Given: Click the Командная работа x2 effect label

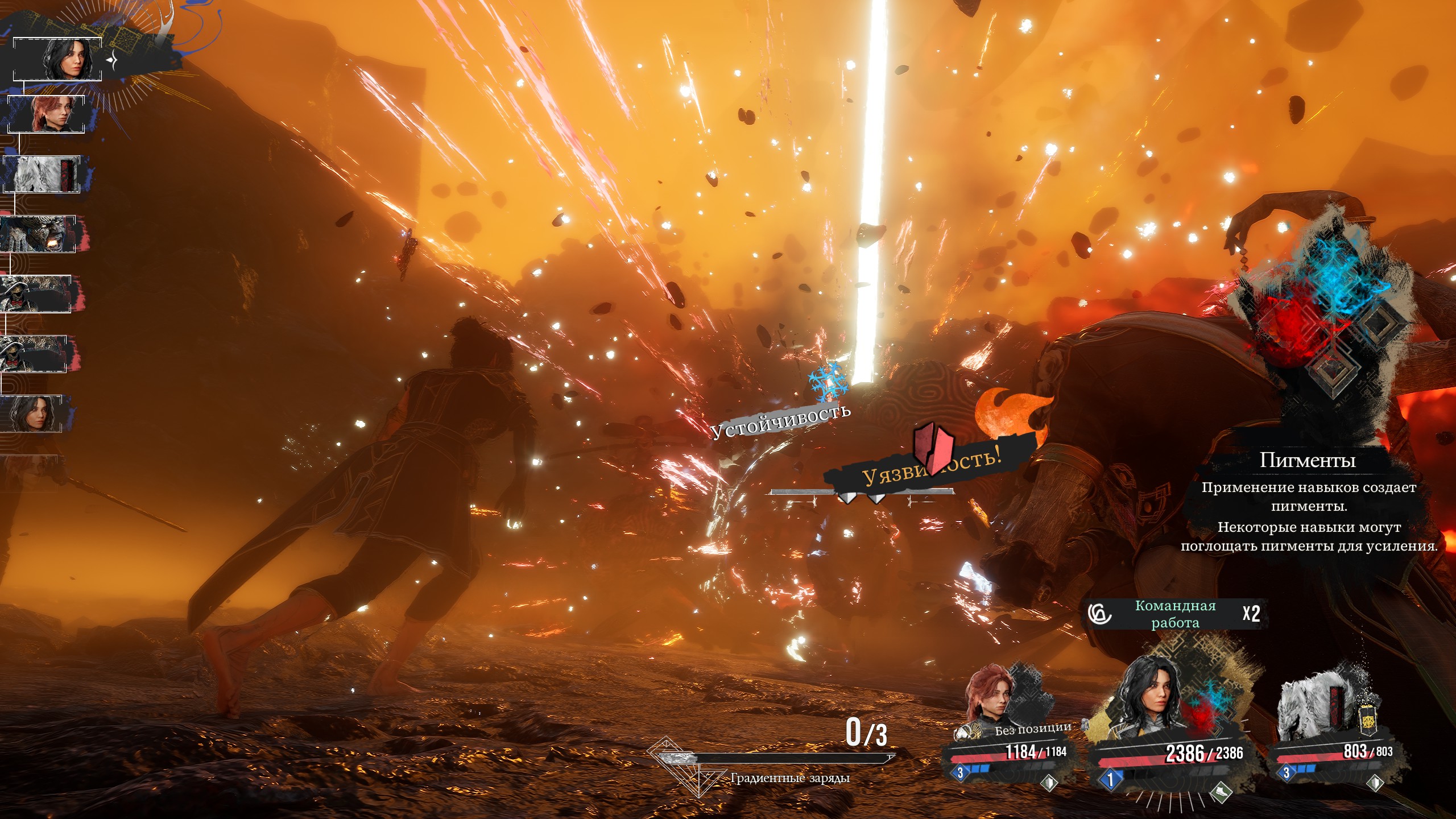Looking at the screenshot, I should click(x=1175, y=614).
